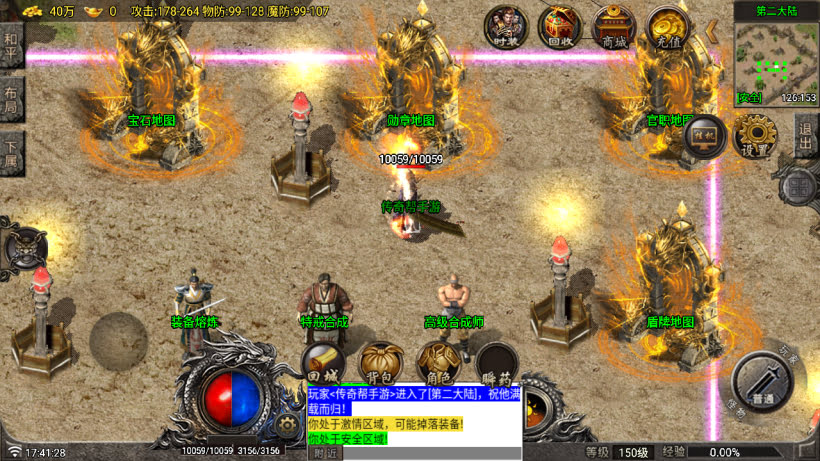This screenshot has width=820, height=461.
Task: Open the 回收 recycle chest
Action: 559,27
